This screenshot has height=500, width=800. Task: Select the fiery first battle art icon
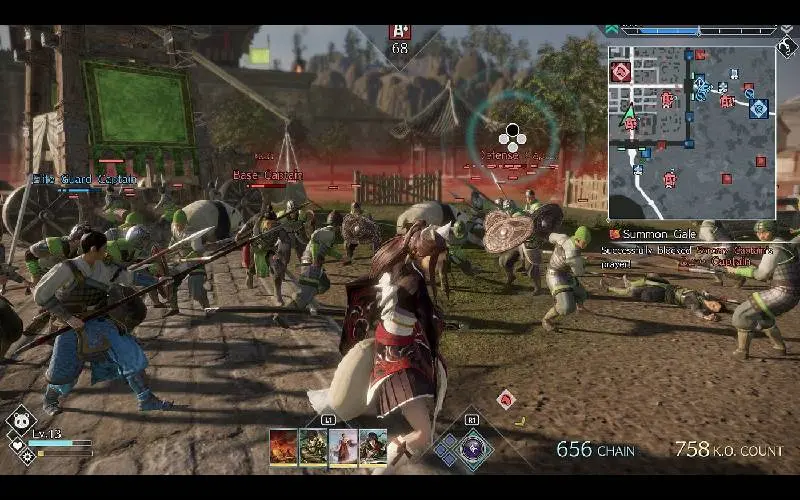(283, 446)
